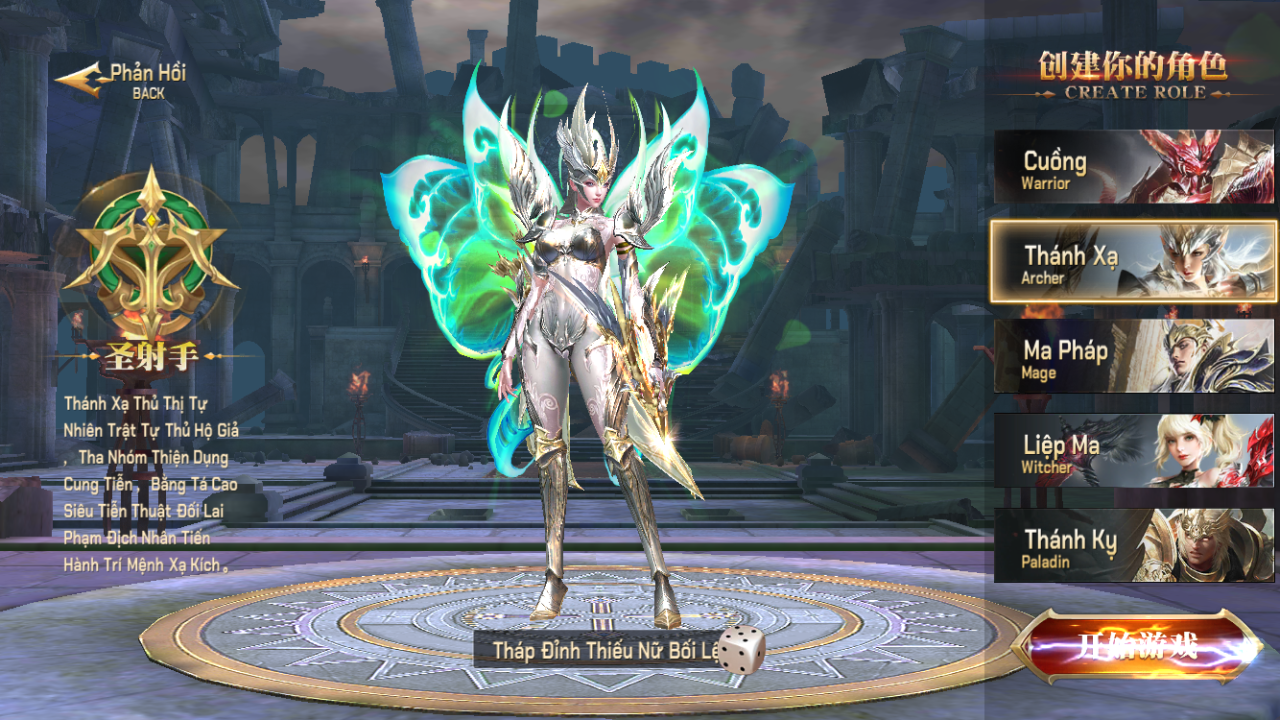Screen dimensions: 1280x720
Task: Choose the Thánh Kỵ Paladin class
Action: 1133,546
